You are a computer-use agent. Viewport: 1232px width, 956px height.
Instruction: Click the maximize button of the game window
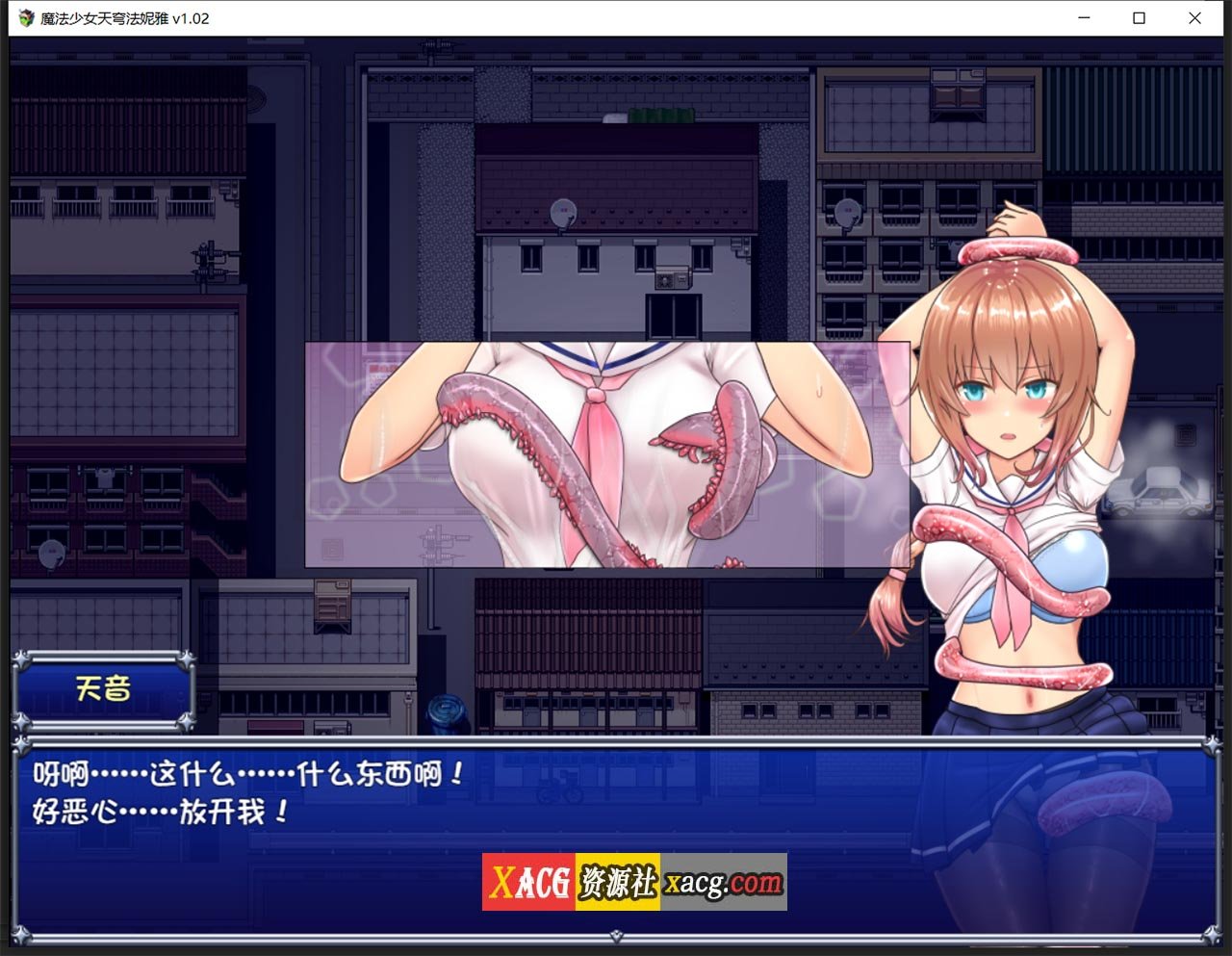1138,18
